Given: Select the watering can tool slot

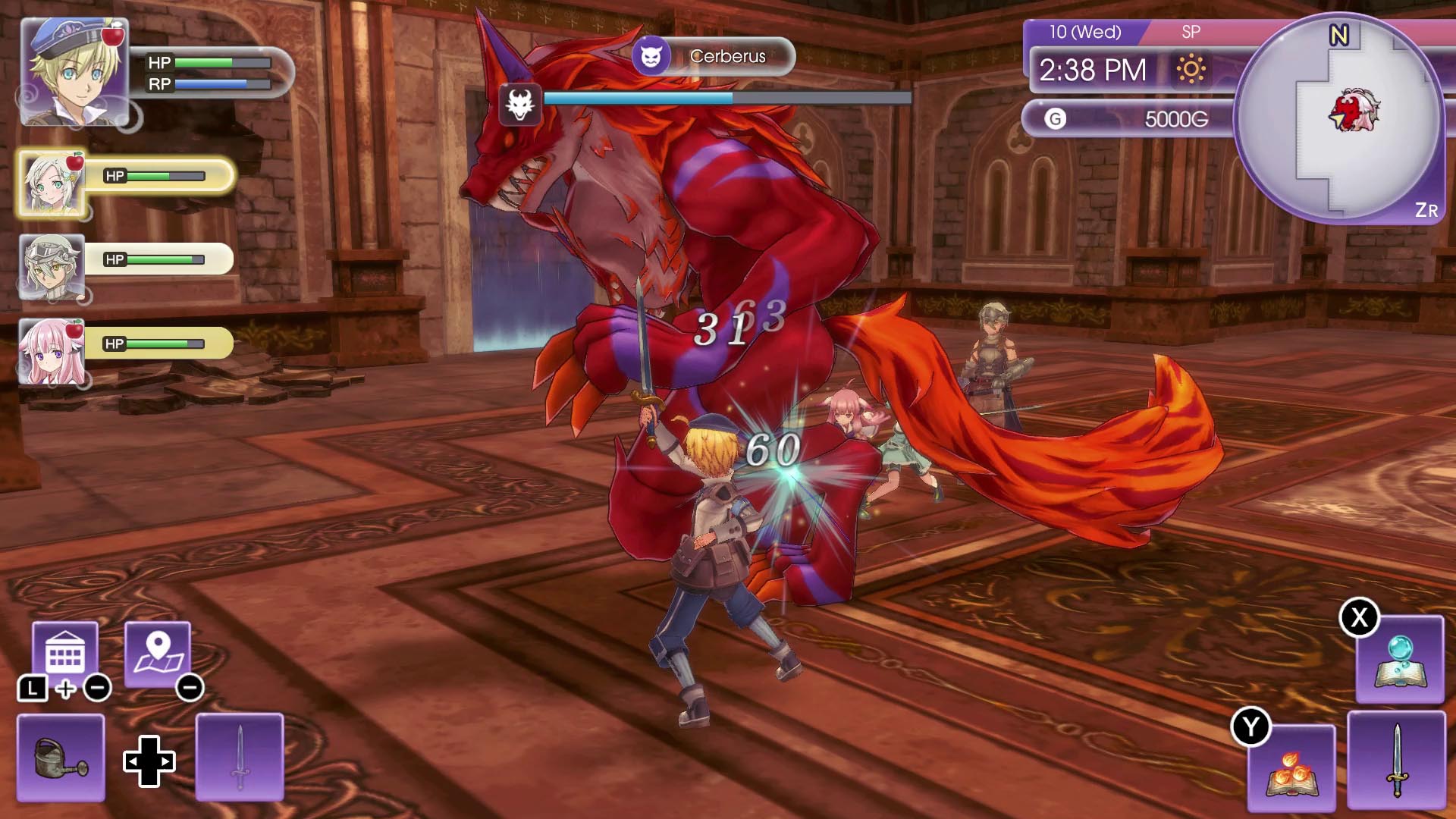Looking at the screenshot, I should coord(61,757).
